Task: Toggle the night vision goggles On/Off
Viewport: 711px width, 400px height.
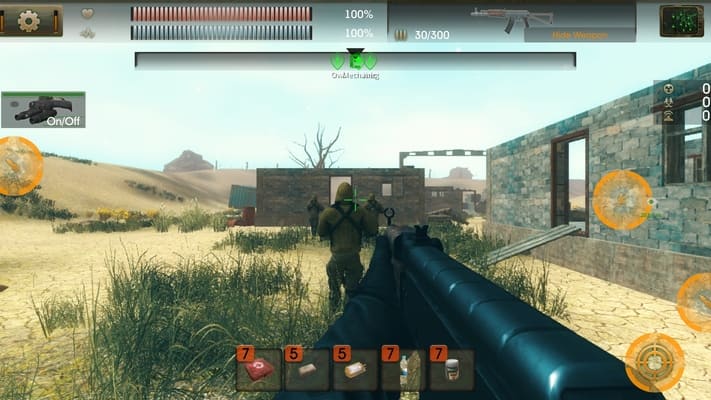Action: coord(43,109)
